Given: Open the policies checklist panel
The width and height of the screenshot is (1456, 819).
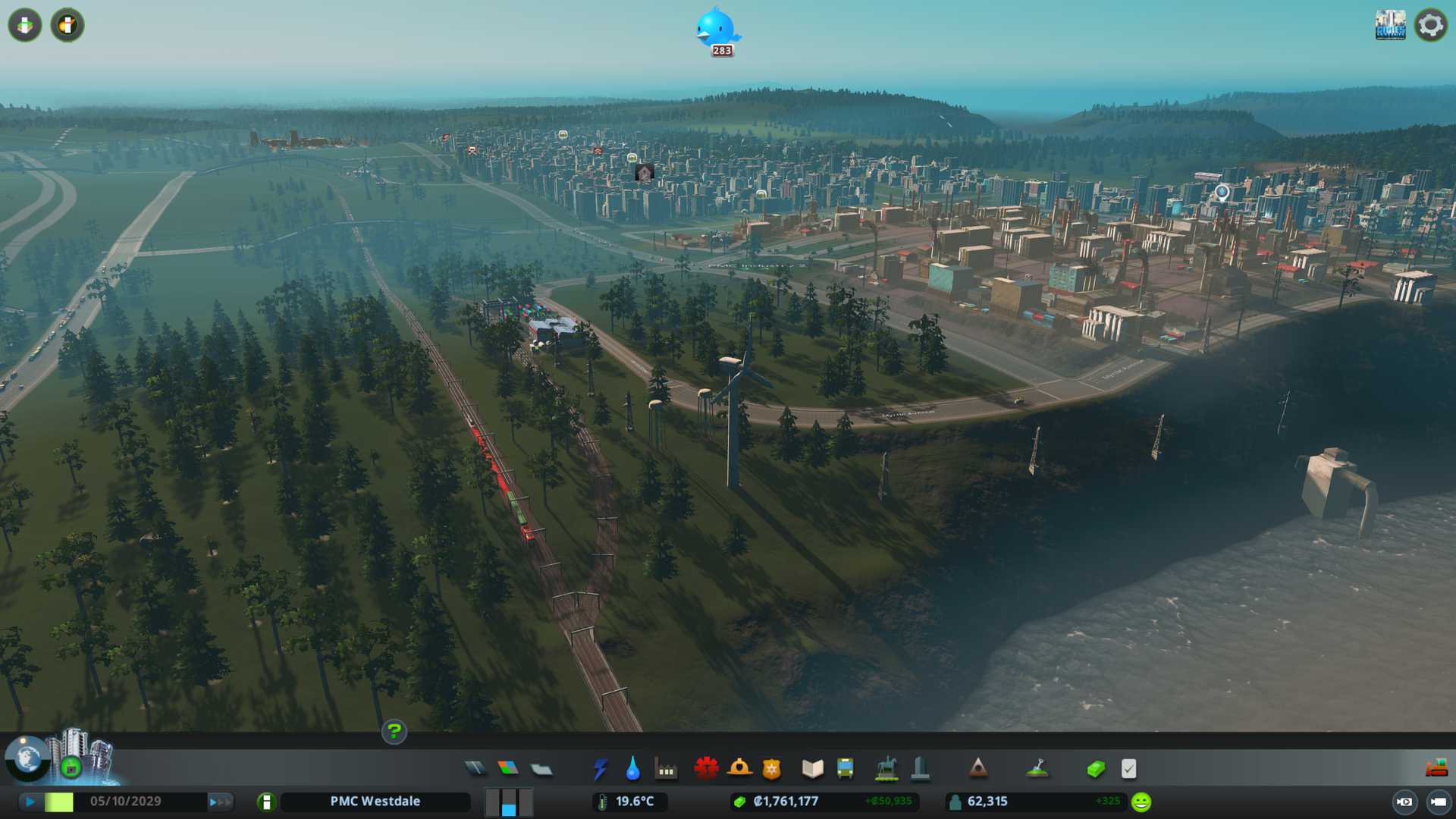Looking at the screenshot, I should pyautogui.click(x=1129, y=769).
